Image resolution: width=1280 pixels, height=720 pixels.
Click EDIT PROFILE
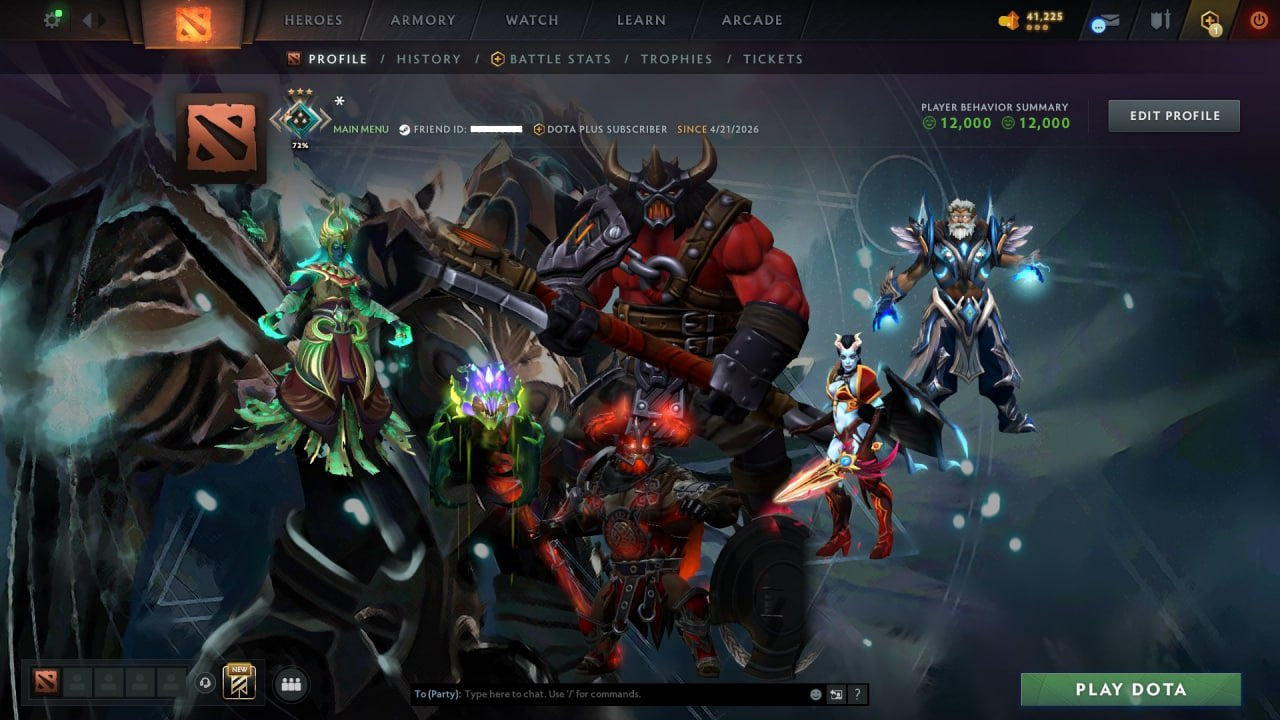pyautogui.click(x=1174, y=115)
